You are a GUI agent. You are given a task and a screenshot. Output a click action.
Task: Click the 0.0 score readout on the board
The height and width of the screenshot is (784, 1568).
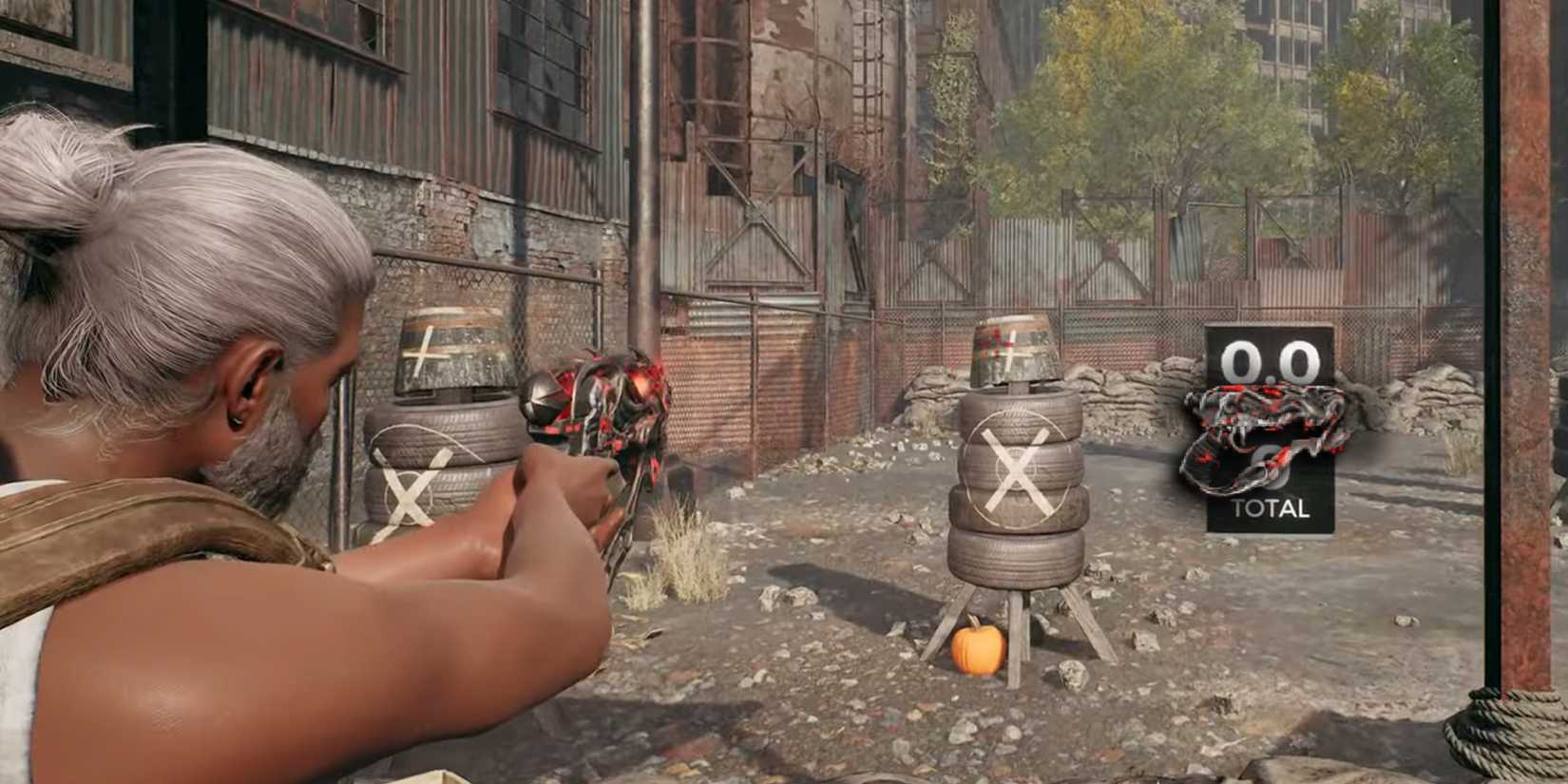[x=1269, y=363]
